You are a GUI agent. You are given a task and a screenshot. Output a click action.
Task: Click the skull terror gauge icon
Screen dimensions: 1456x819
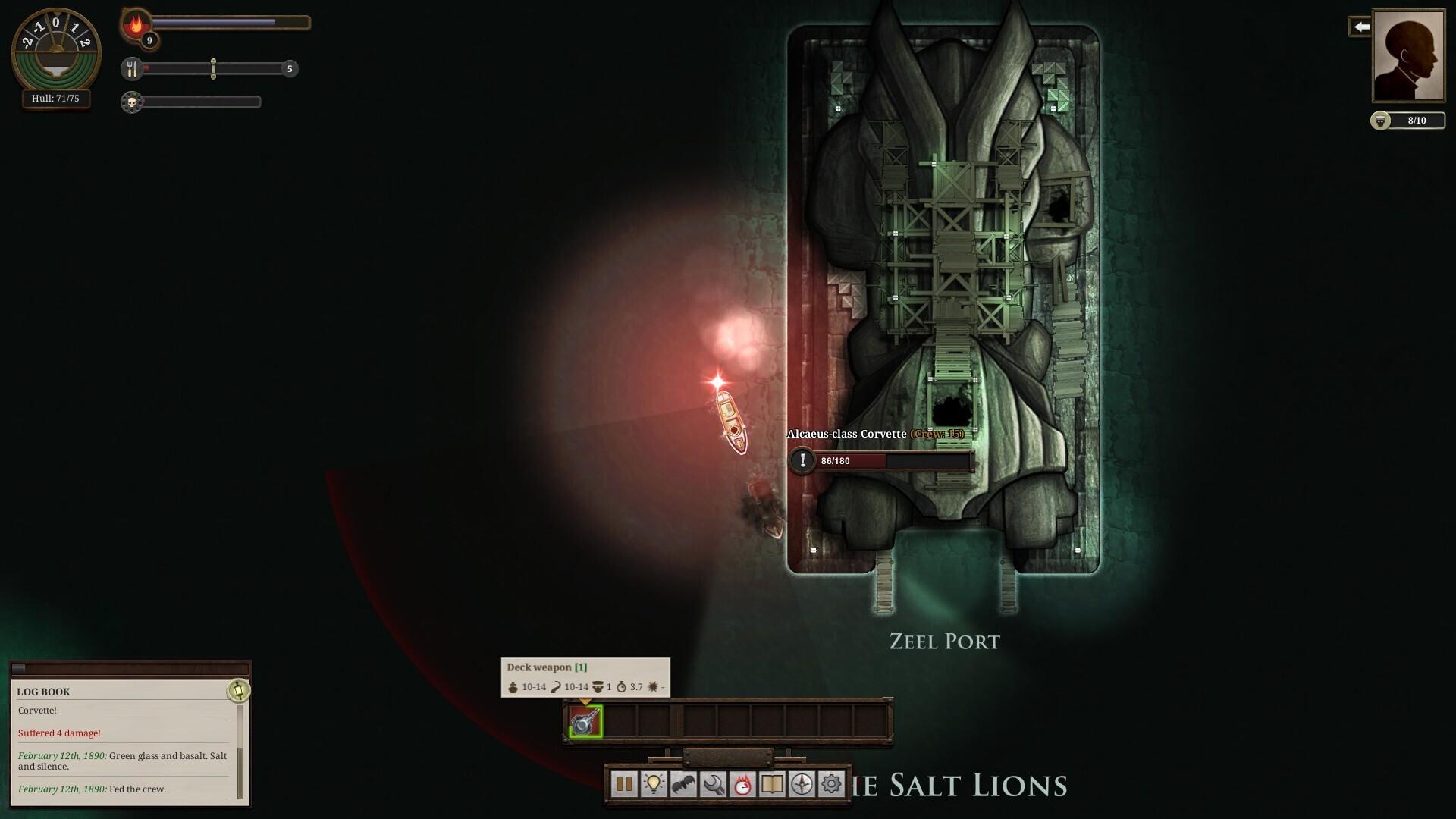click(x=132, y=102)
